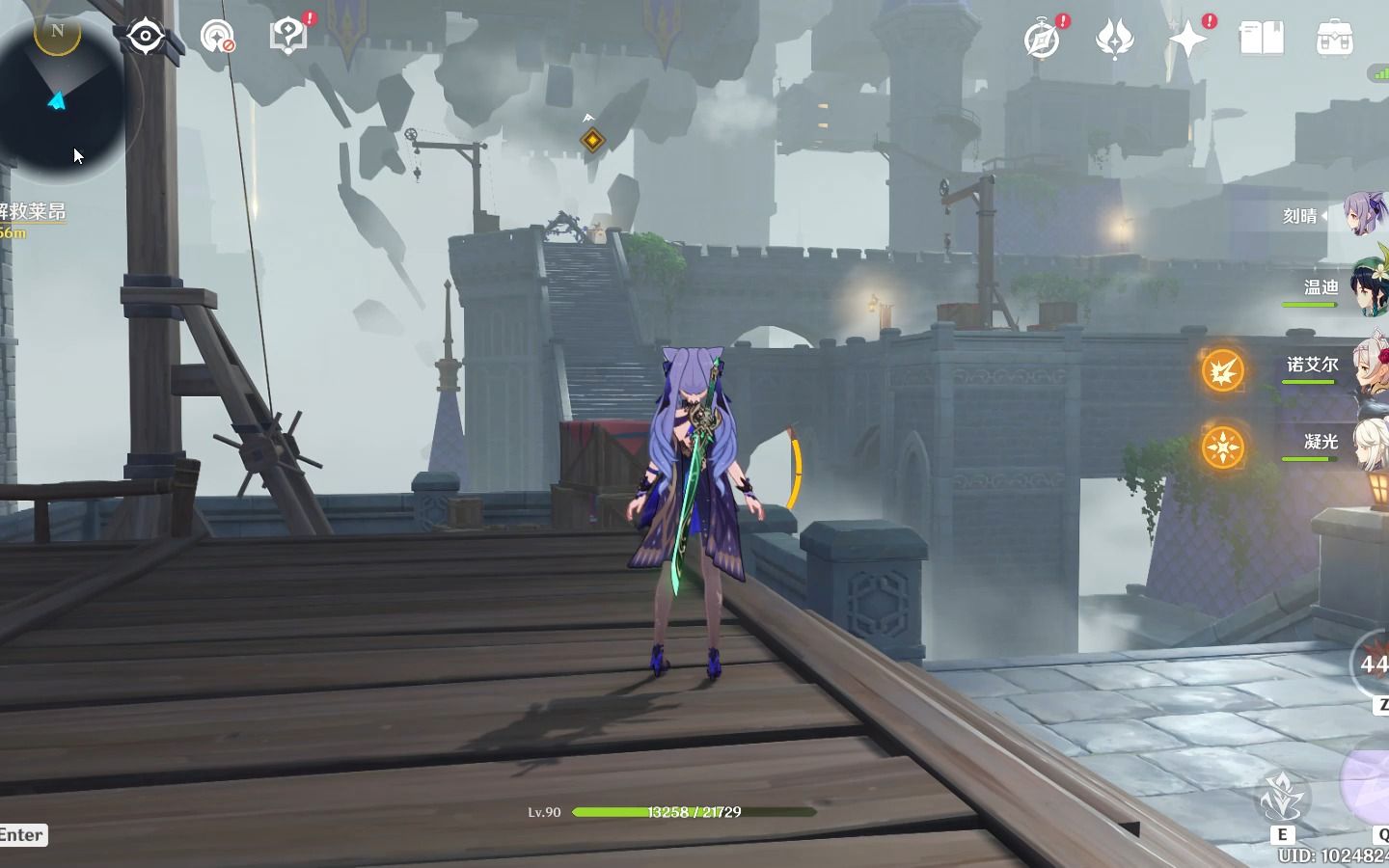Screen dimensions: 1389x868
Task: Open the inventory backpack icon
Action: pos(1334,39)
